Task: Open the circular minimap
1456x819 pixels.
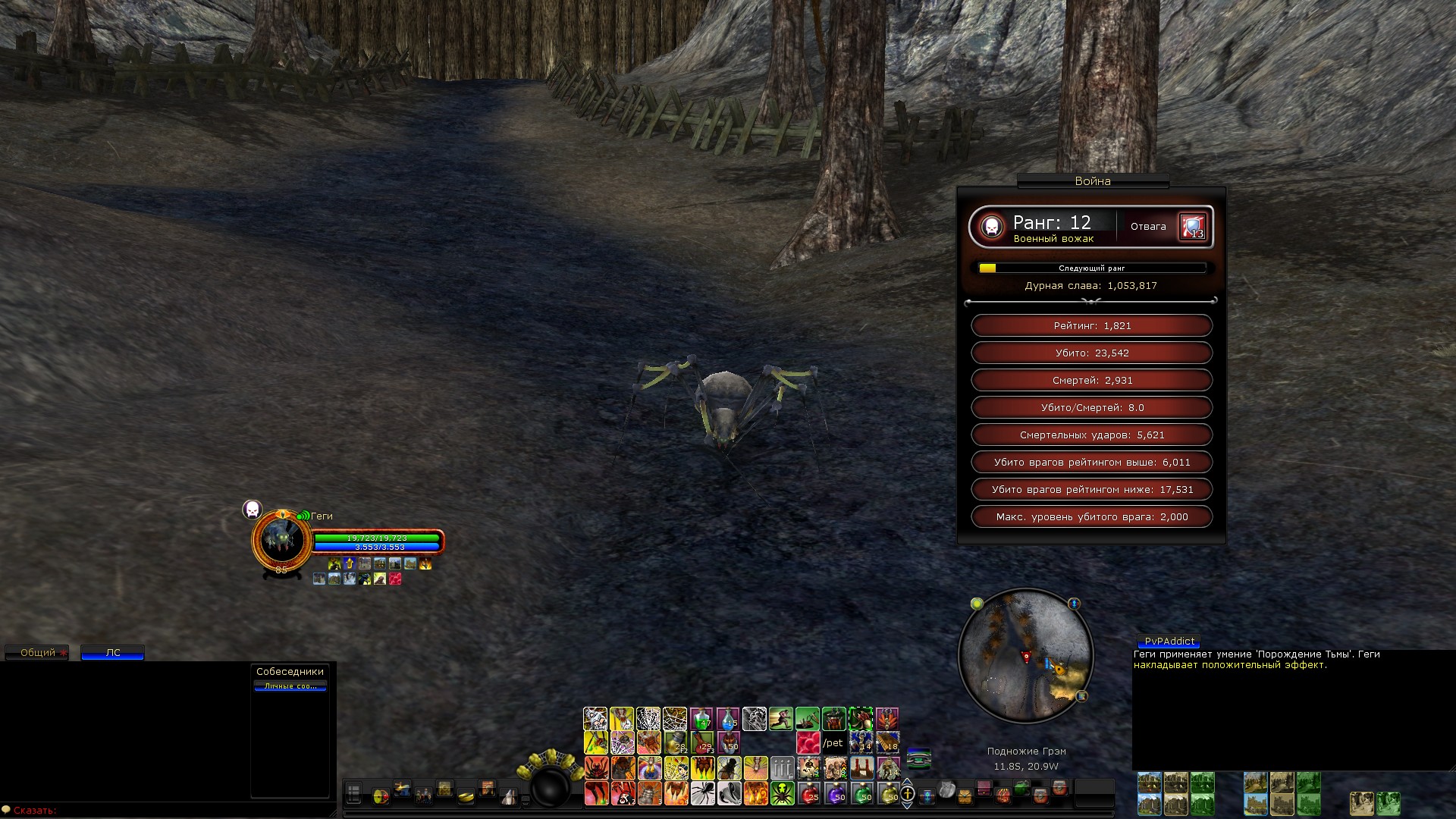Action: coord(1025,656)
